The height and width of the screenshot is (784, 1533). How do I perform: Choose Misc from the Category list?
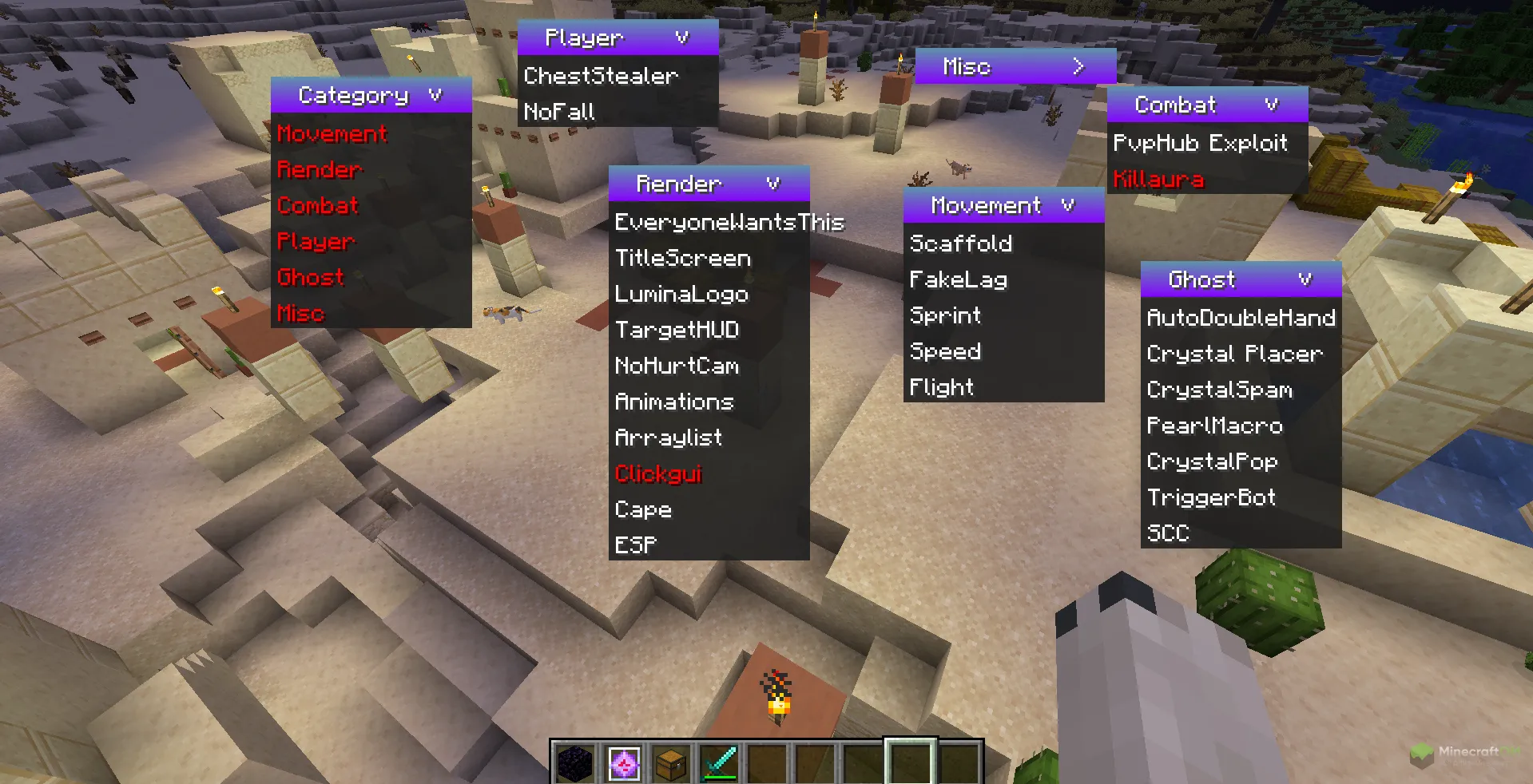pos(301,313)
